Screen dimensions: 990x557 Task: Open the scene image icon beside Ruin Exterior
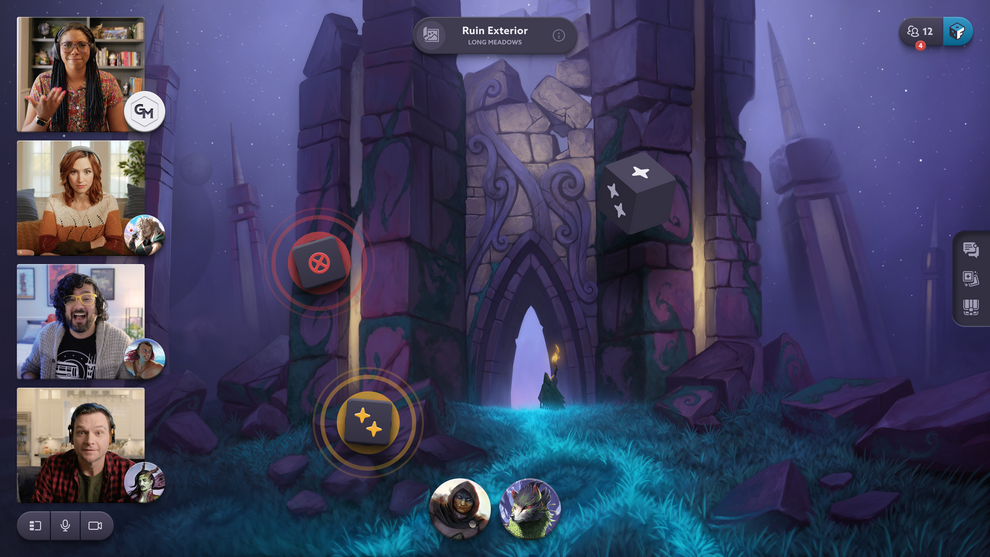click(x=432, y=36)
